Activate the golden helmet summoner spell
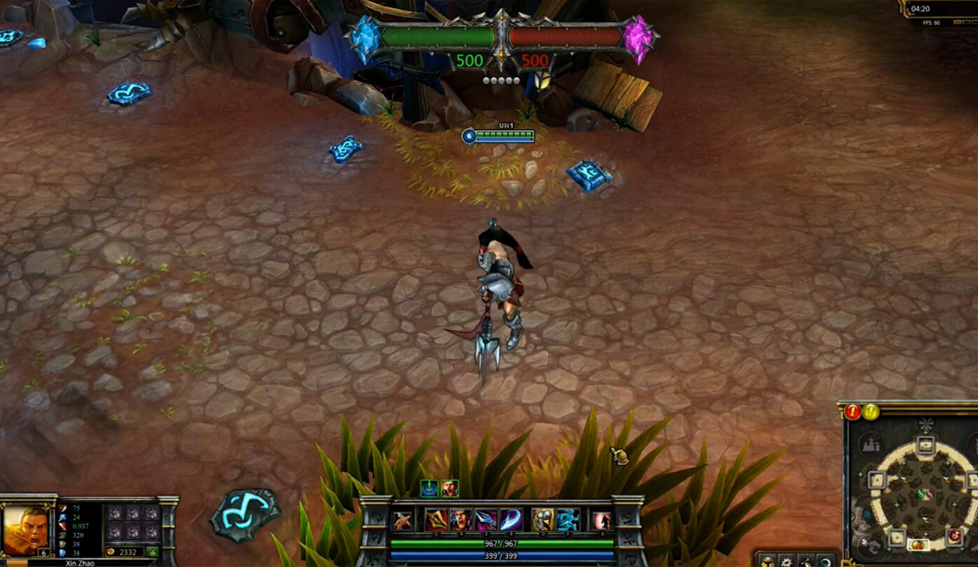The height and width of the screenshot is (567, 978). pos(542,520)
